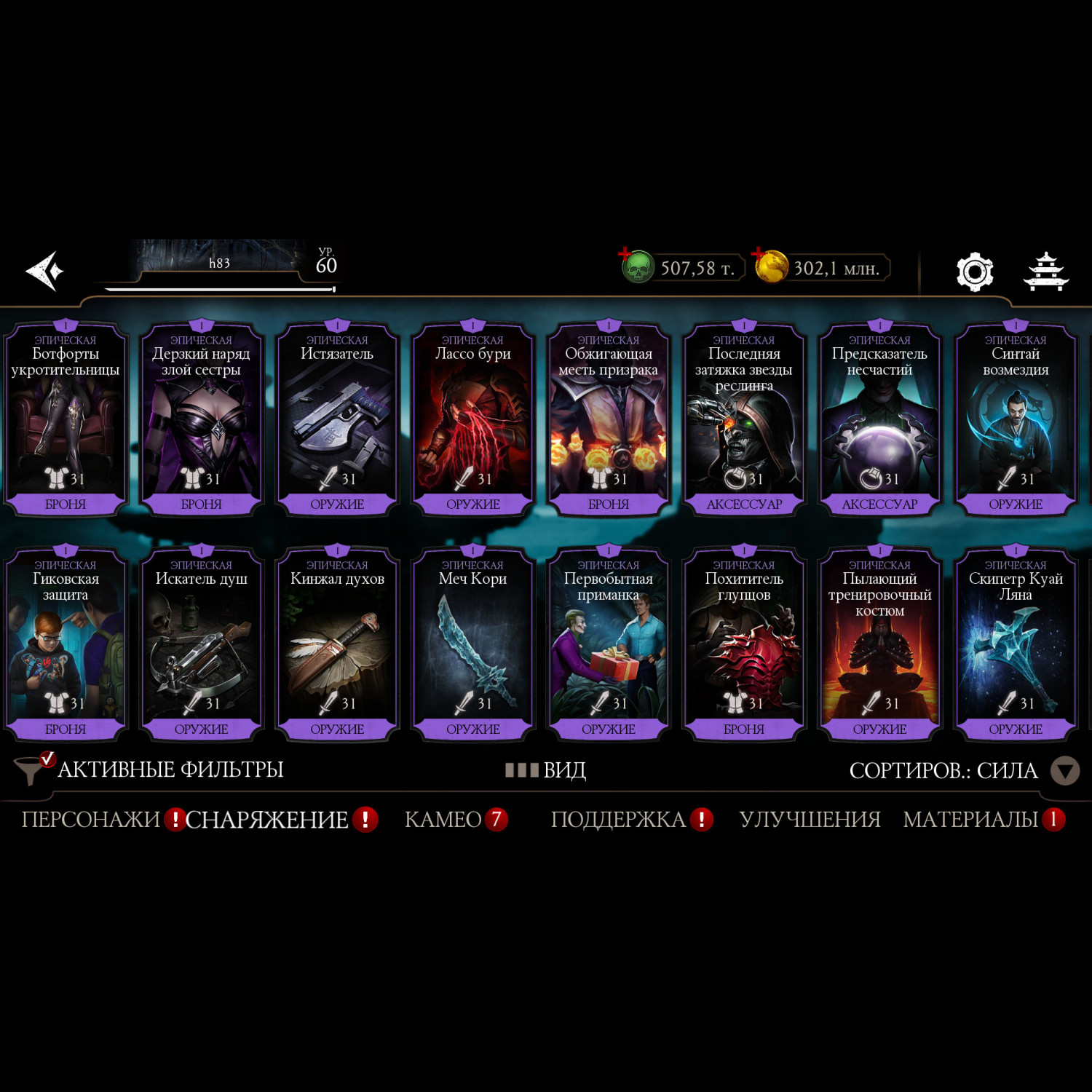The width and height of the screenshot is (1092, 1092).
Task: Select the Ботфорты укротительницы armor card
Action: coord(66,420)
